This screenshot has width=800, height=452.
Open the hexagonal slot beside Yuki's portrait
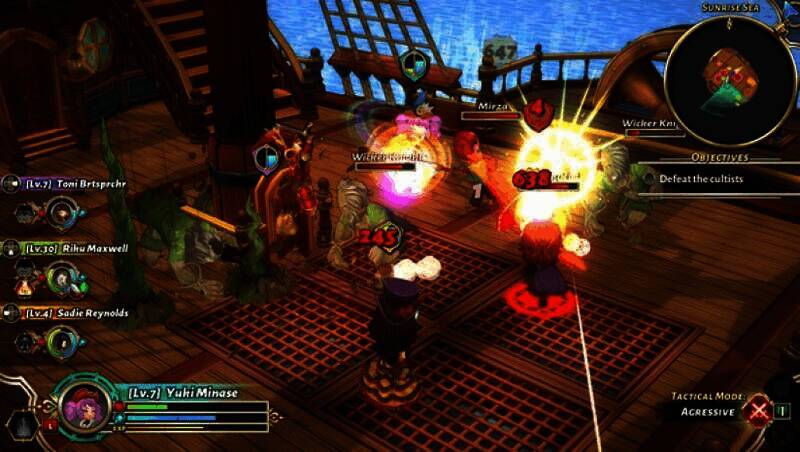click(x=20, y=425)
